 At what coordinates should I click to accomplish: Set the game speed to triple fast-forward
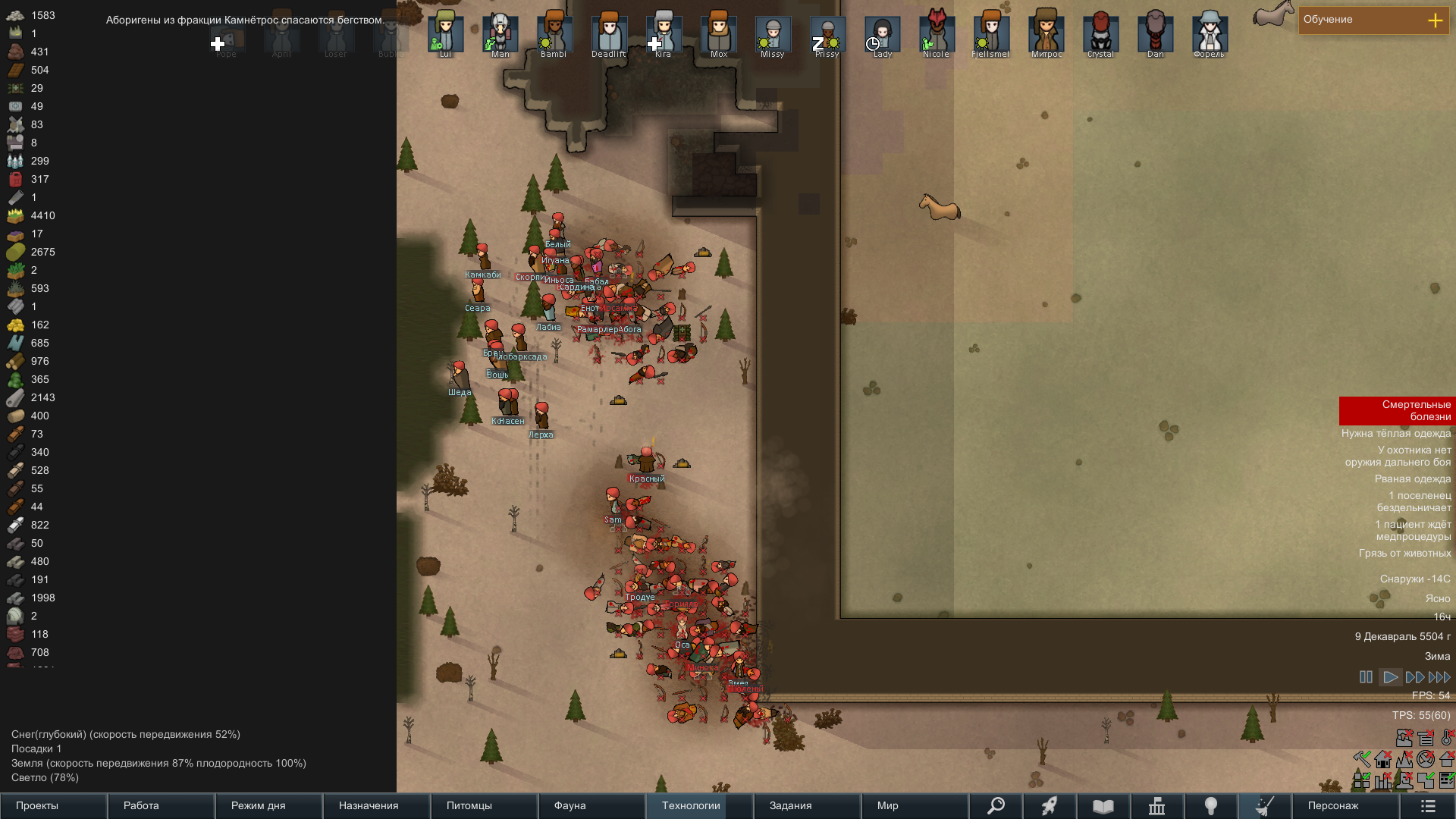[x=1439, y=677]
